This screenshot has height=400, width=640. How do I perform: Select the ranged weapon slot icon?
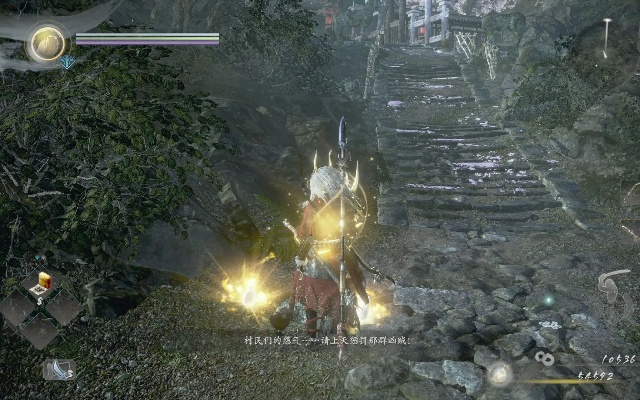pos(58,369)
